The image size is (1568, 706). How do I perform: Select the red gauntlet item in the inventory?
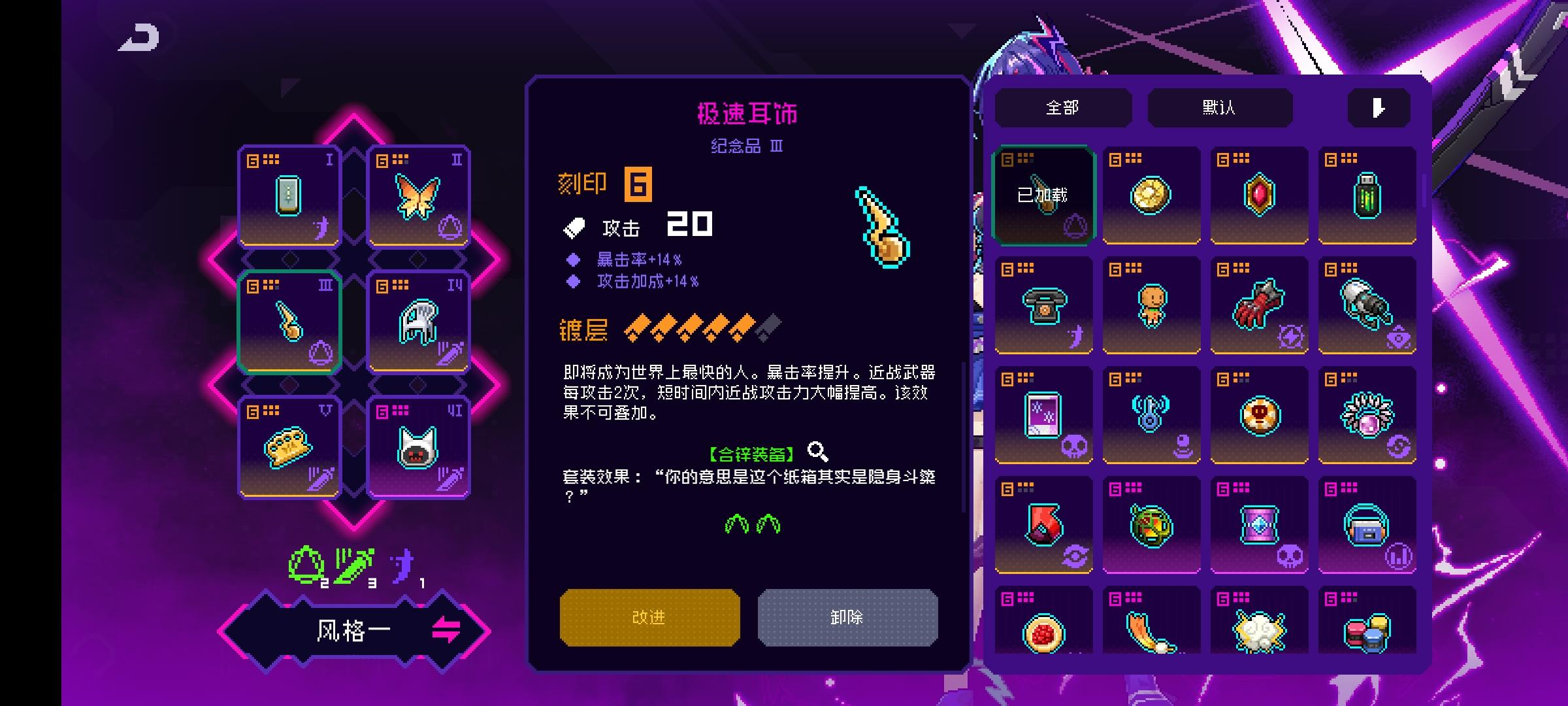coord(1259,305)
